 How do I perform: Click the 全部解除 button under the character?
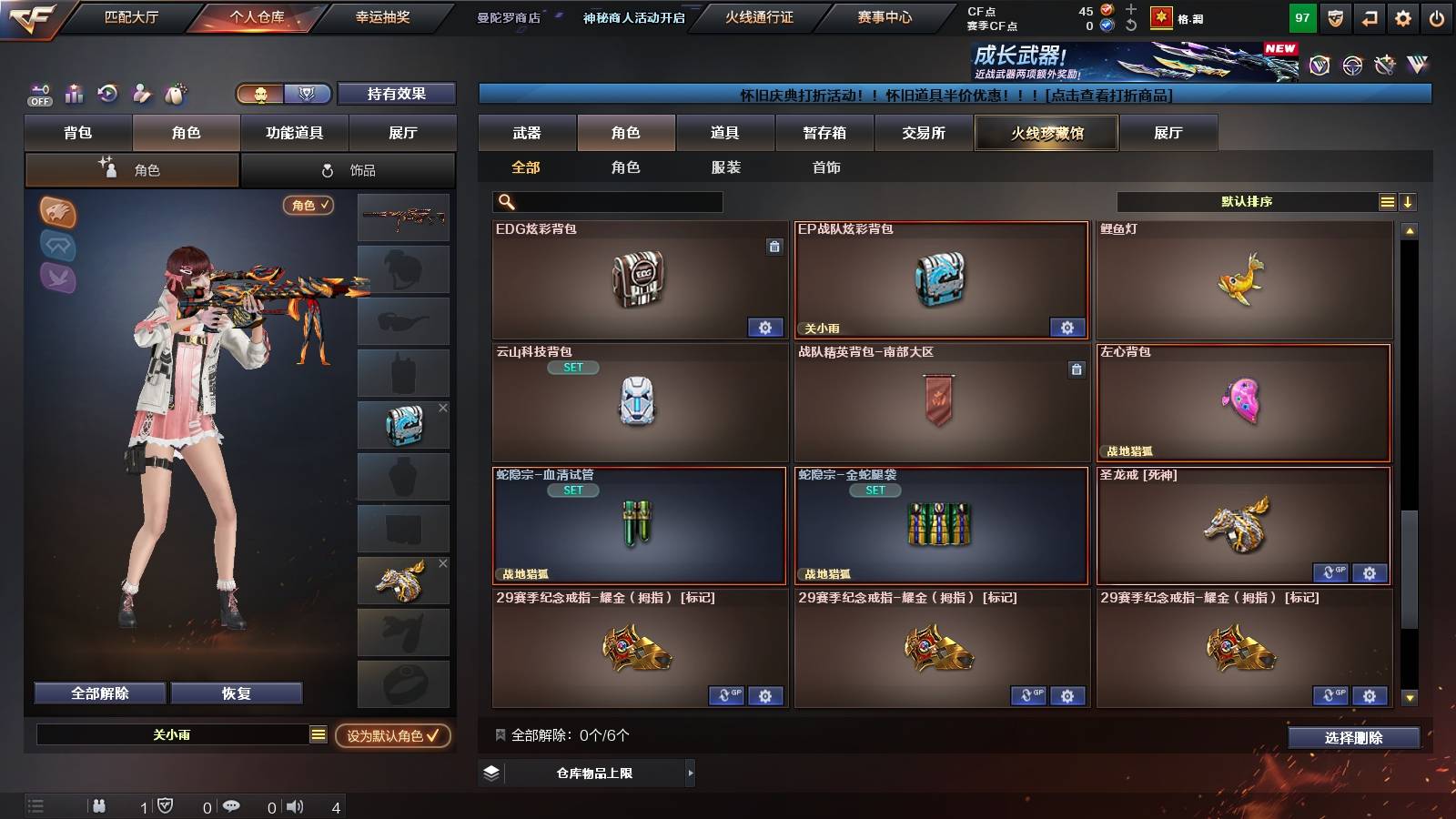(x=98, y=693)
